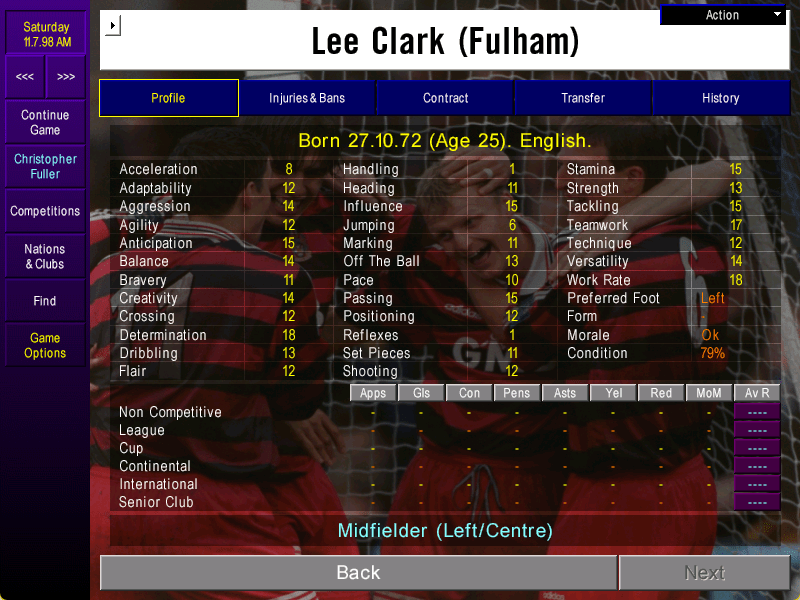Viewport: 800px width, 600px height.
Task: Go to previous screen with <<< button
Action: (x=25, y=77)
